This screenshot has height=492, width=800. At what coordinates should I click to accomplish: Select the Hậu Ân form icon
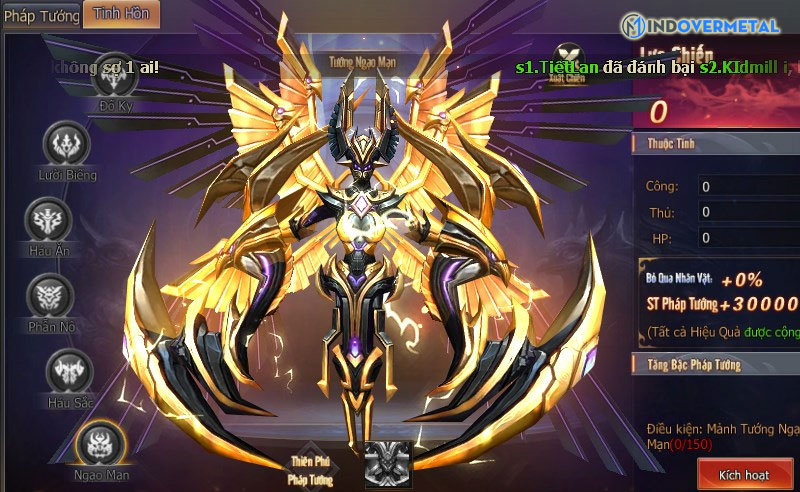pyautogui.click(x=48, y=220)
